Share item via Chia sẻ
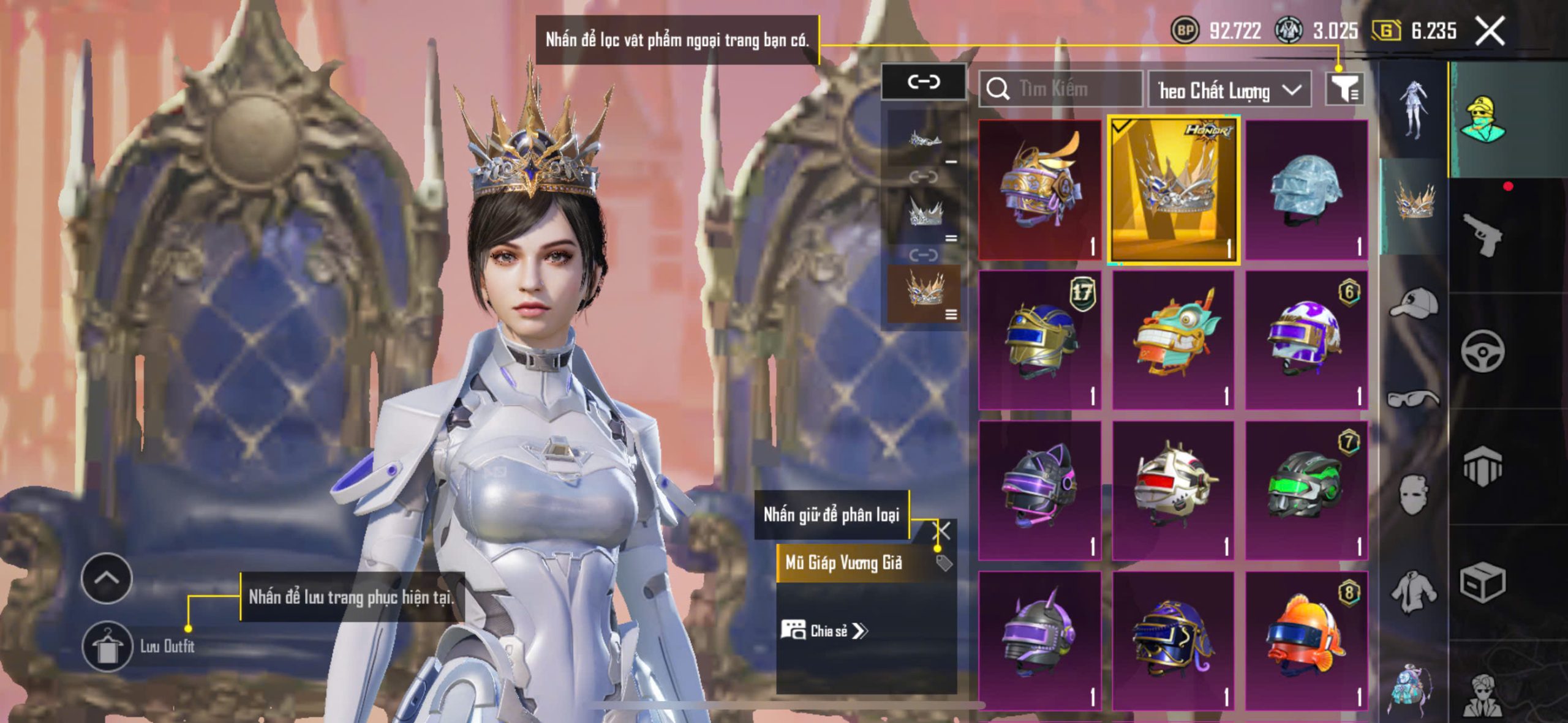The image size is (1568, 723). [824, 631]
